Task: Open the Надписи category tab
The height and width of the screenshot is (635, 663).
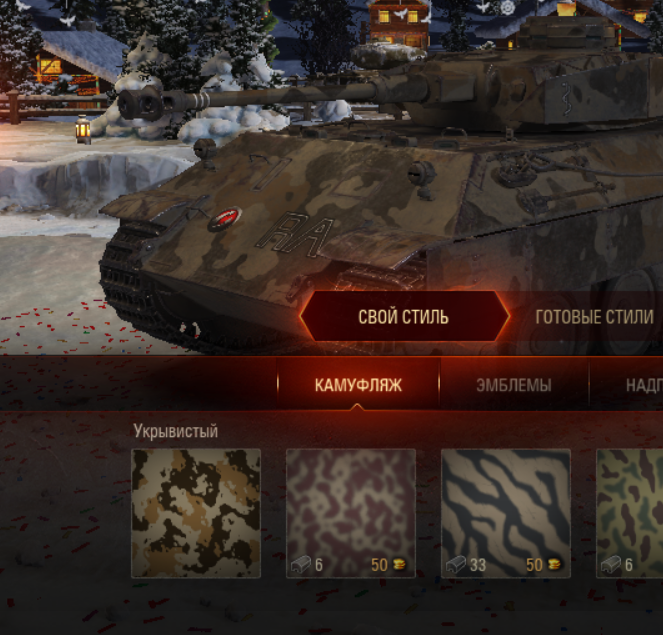Action: pyautogui.click(x=640, y=385)
